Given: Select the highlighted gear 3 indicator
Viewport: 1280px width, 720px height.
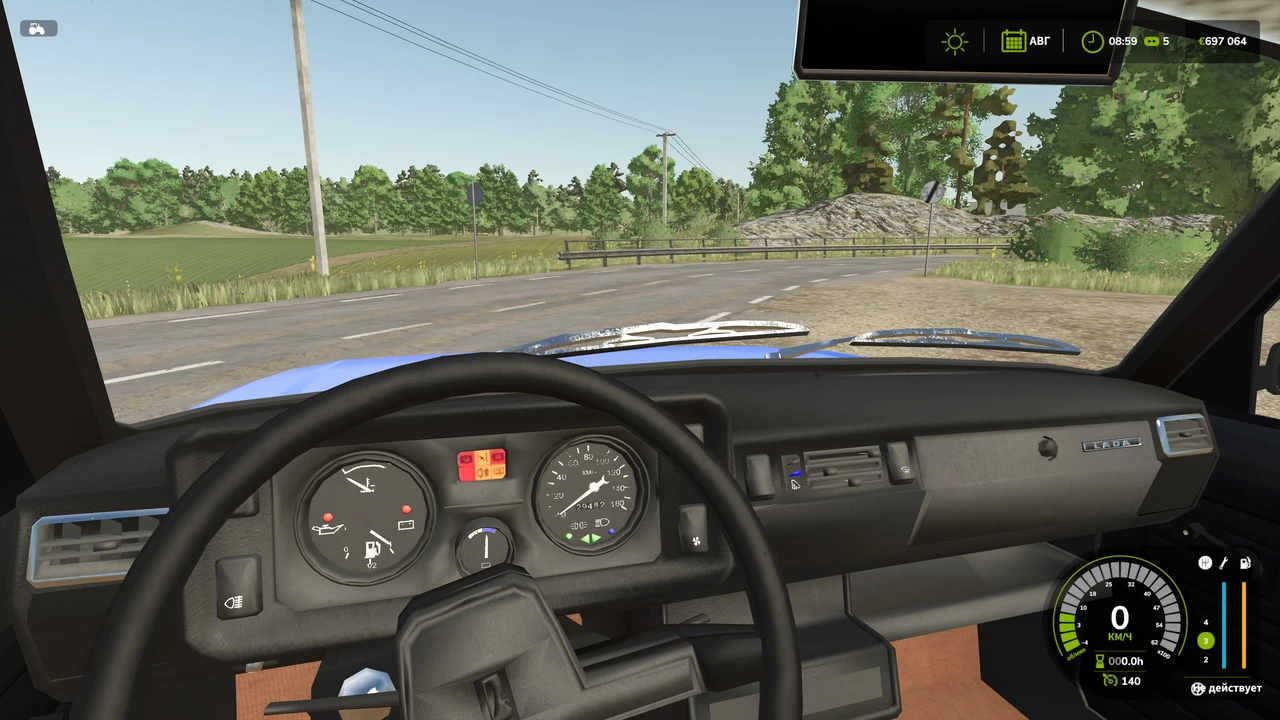Looking at the screenshot, I should (1206, 641).
